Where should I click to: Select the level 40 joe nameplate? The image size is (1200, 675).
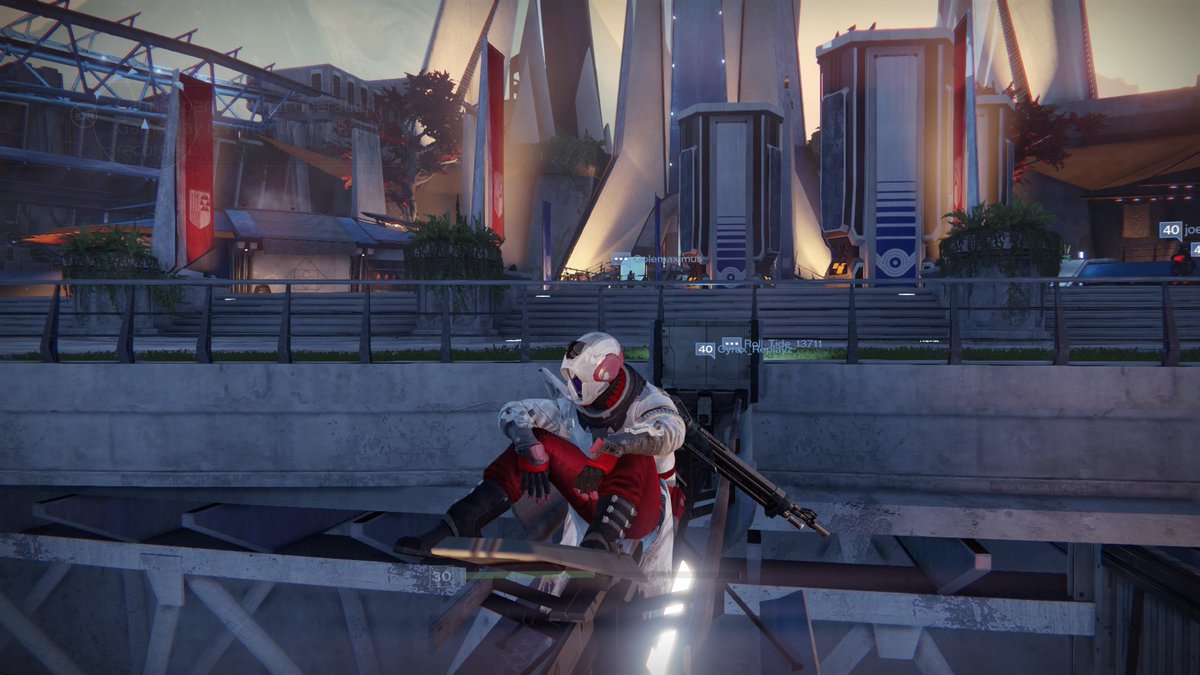[1180, 230]
